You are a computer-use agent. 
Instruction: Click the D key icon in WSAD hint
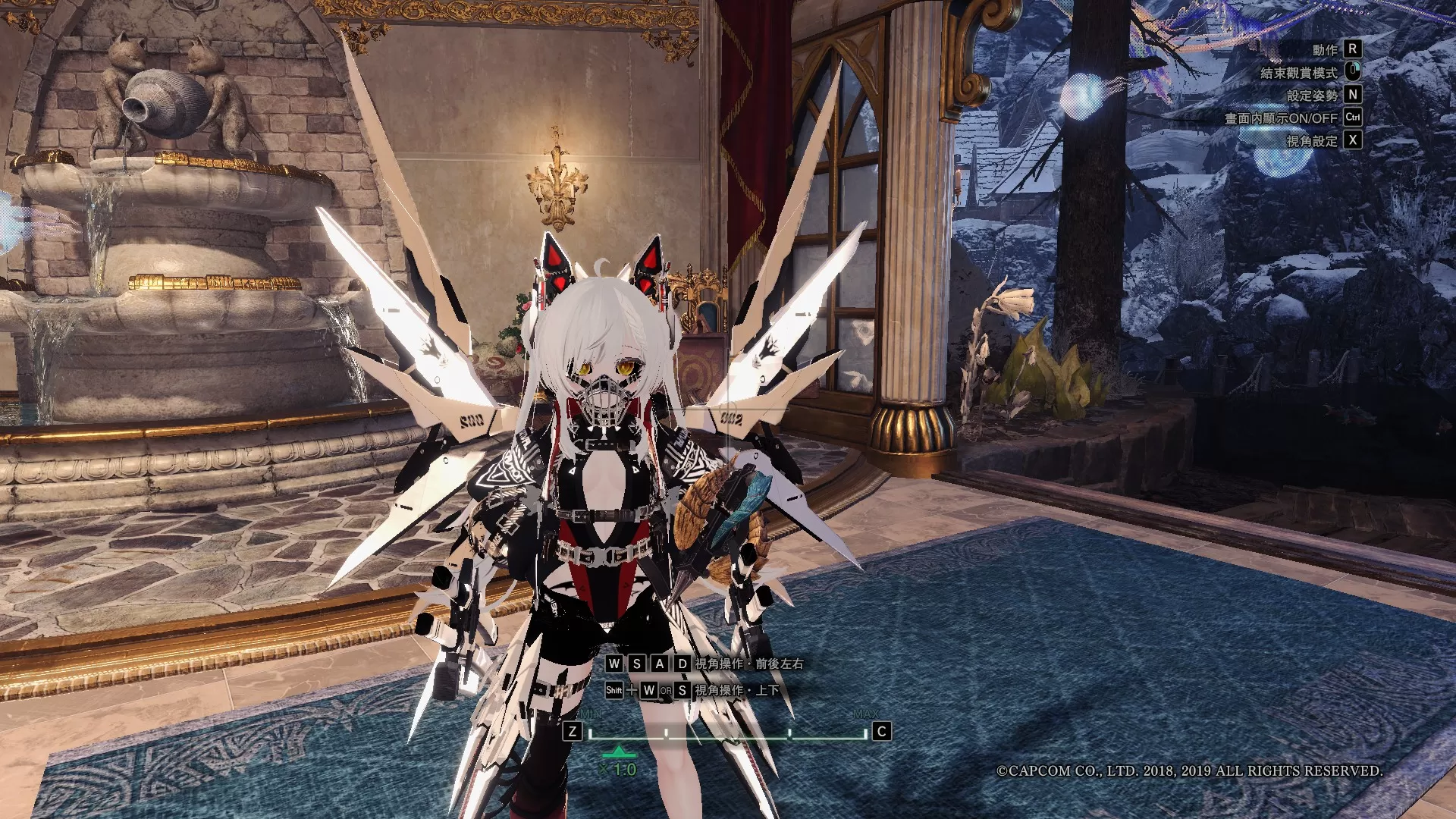click(x=682, y=664)
